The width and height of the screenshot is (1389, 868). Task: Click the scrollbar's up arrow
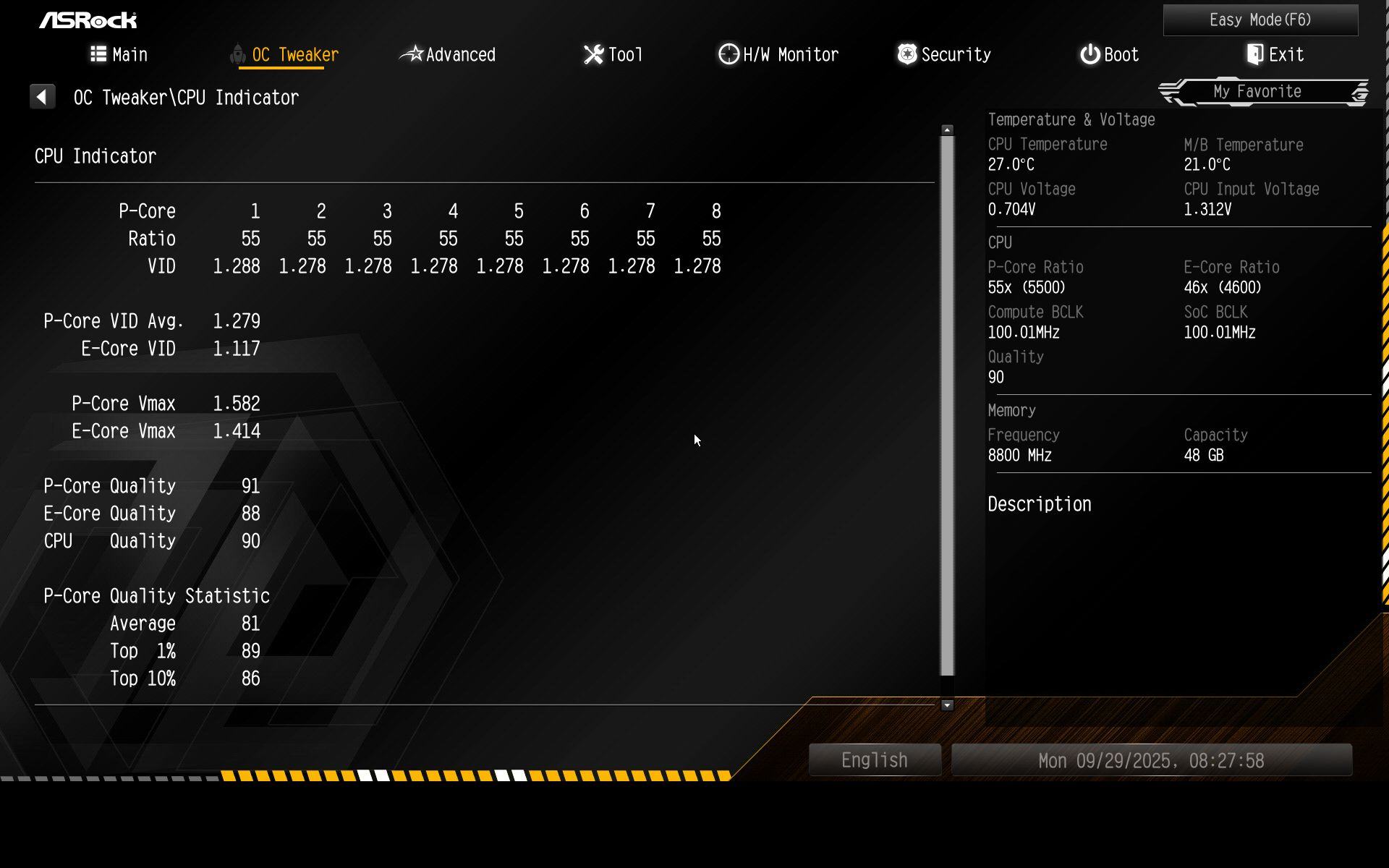tap(947, 130)
